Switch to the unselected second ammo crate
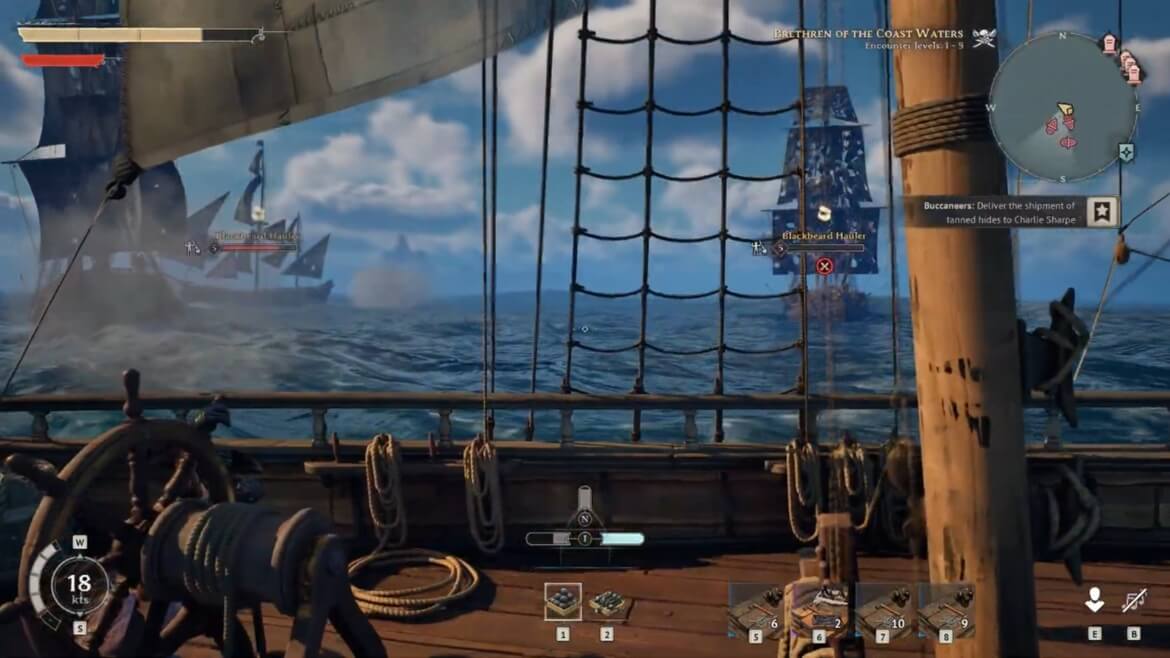The width and height of the screenshot is (1170, 658). pyautogui.click(x=607, y=602)
